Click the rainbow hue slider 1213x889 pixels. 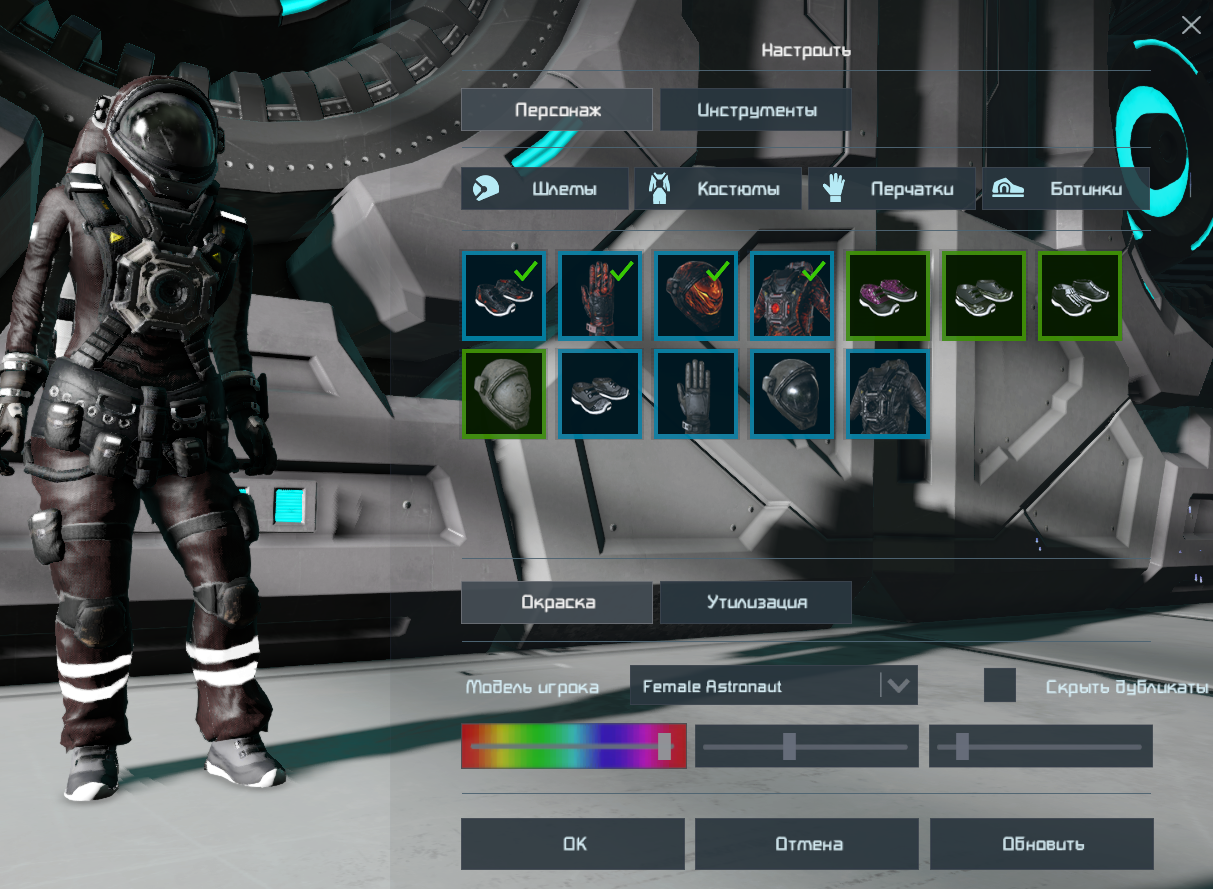tap(573, 746)
